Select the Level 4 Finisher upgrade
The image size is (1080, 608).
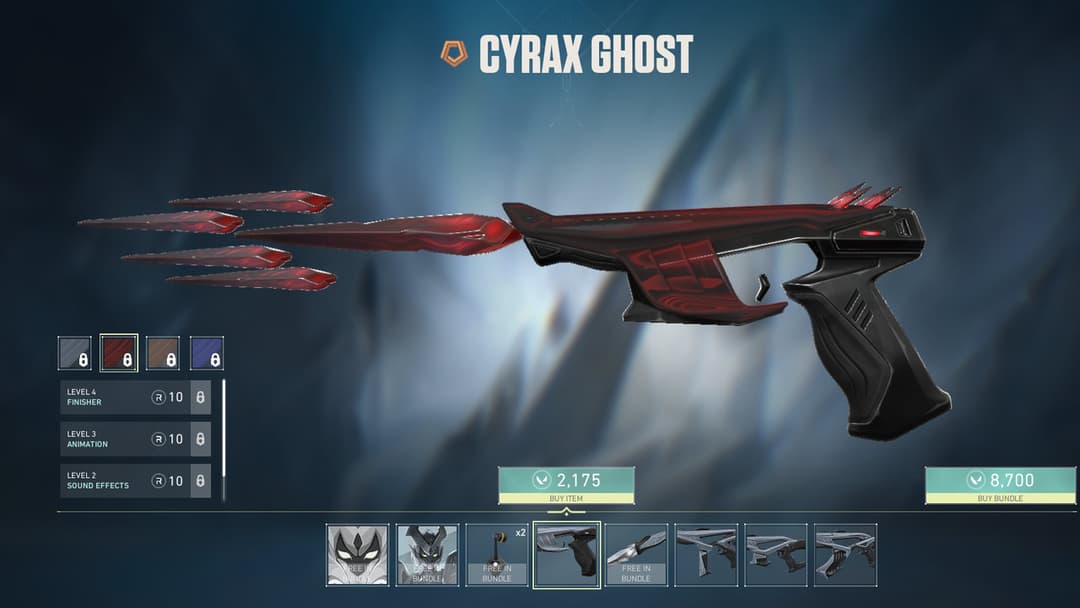click(135, 397)
